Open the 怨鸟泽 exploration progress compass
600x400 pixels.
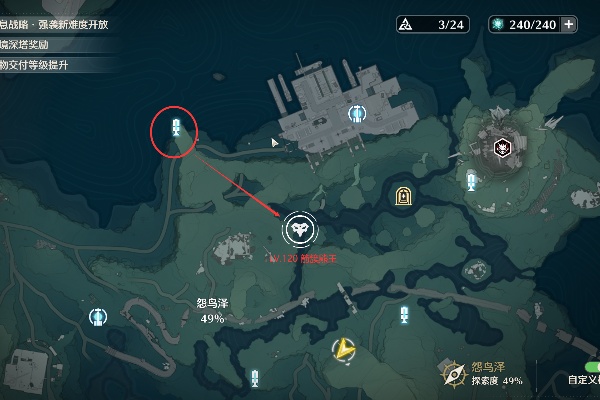[452, 373]
